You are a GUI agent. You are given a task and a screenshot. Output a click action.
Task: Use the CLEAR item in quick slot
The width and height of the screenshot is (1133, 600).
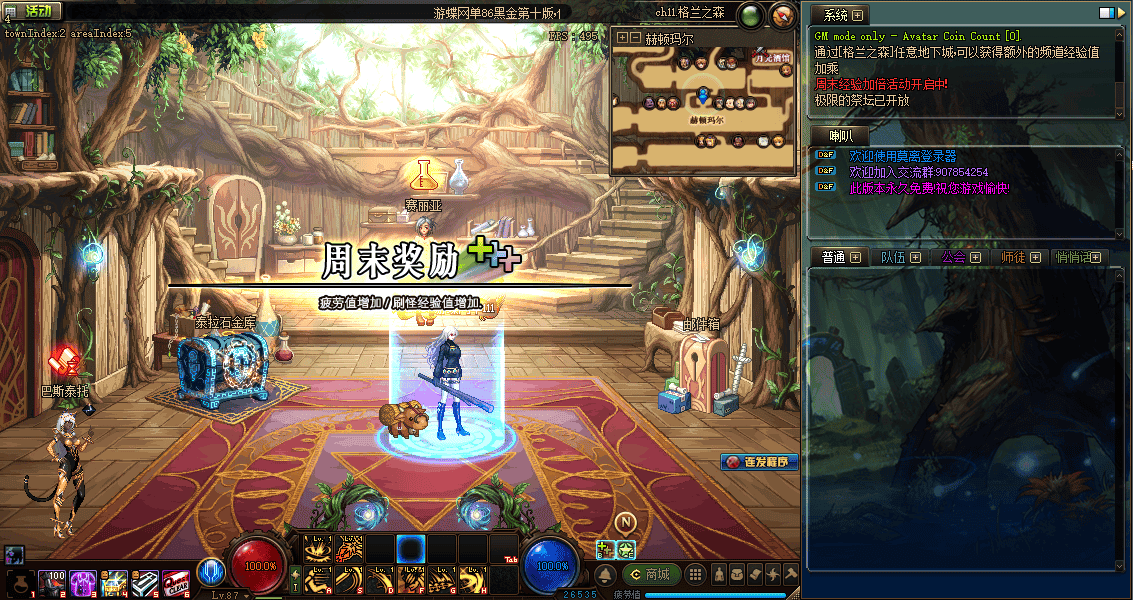tap(176, 581)
